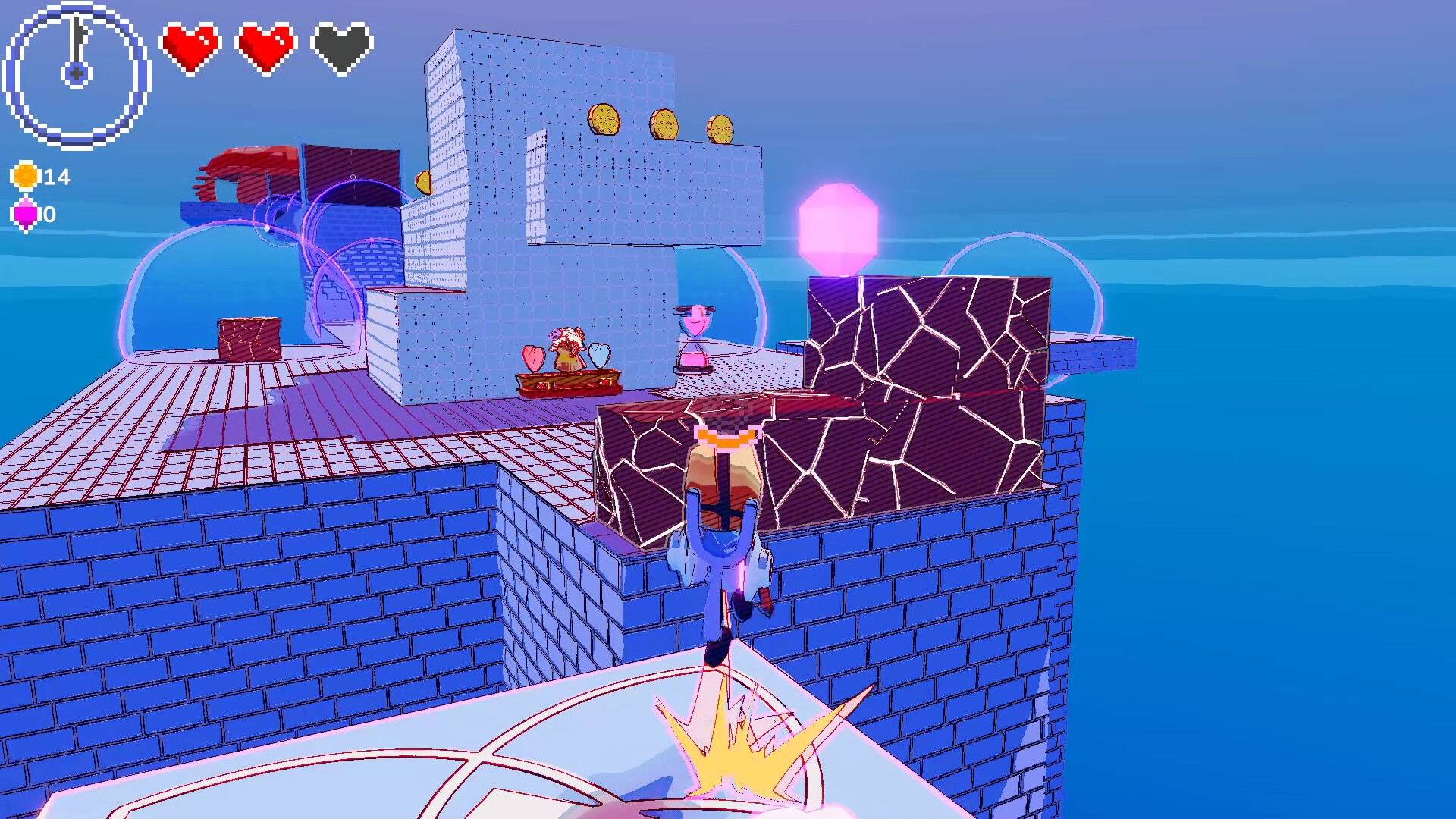Image resolution: width=1456 pixels, height=819 pixels.
Task: Click the yellow coin counter icon
Action: click(x=25, y=176)
